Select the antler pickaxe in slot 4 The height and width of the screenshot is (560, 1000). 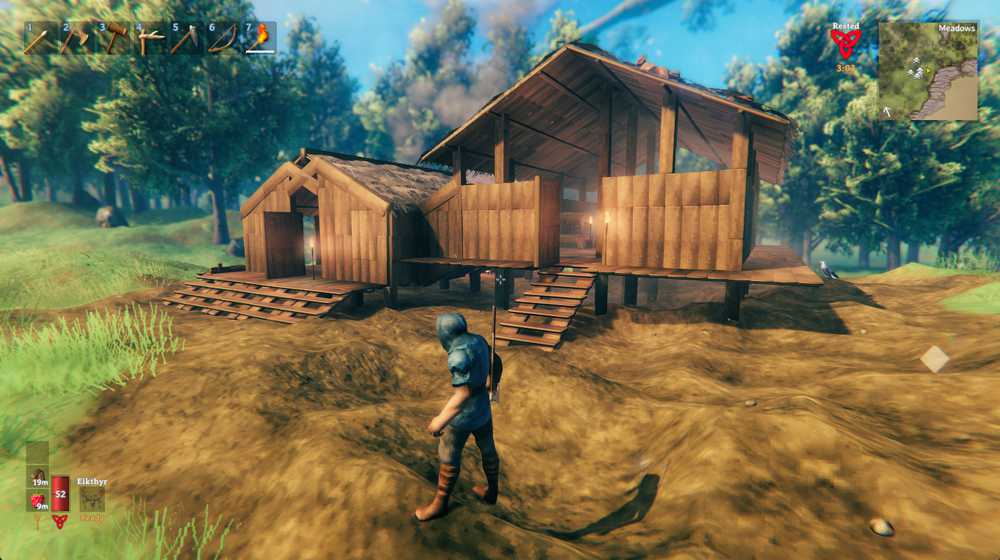(150, 38)
